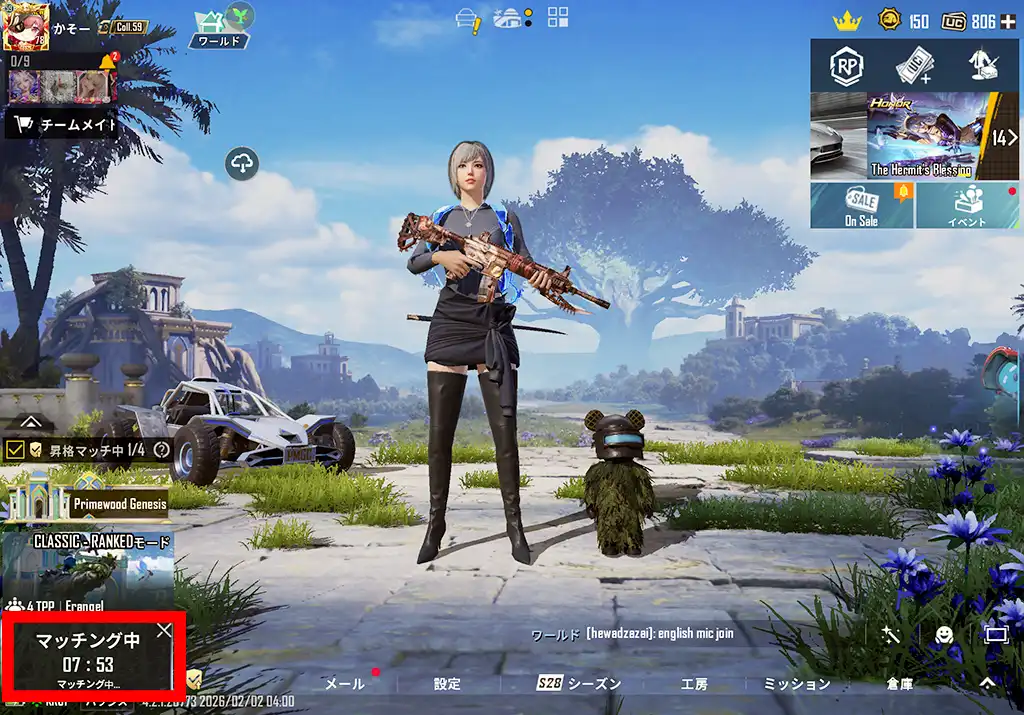Open the シーズン season page
Viewport: 1024px width, 715px height.
580,684
